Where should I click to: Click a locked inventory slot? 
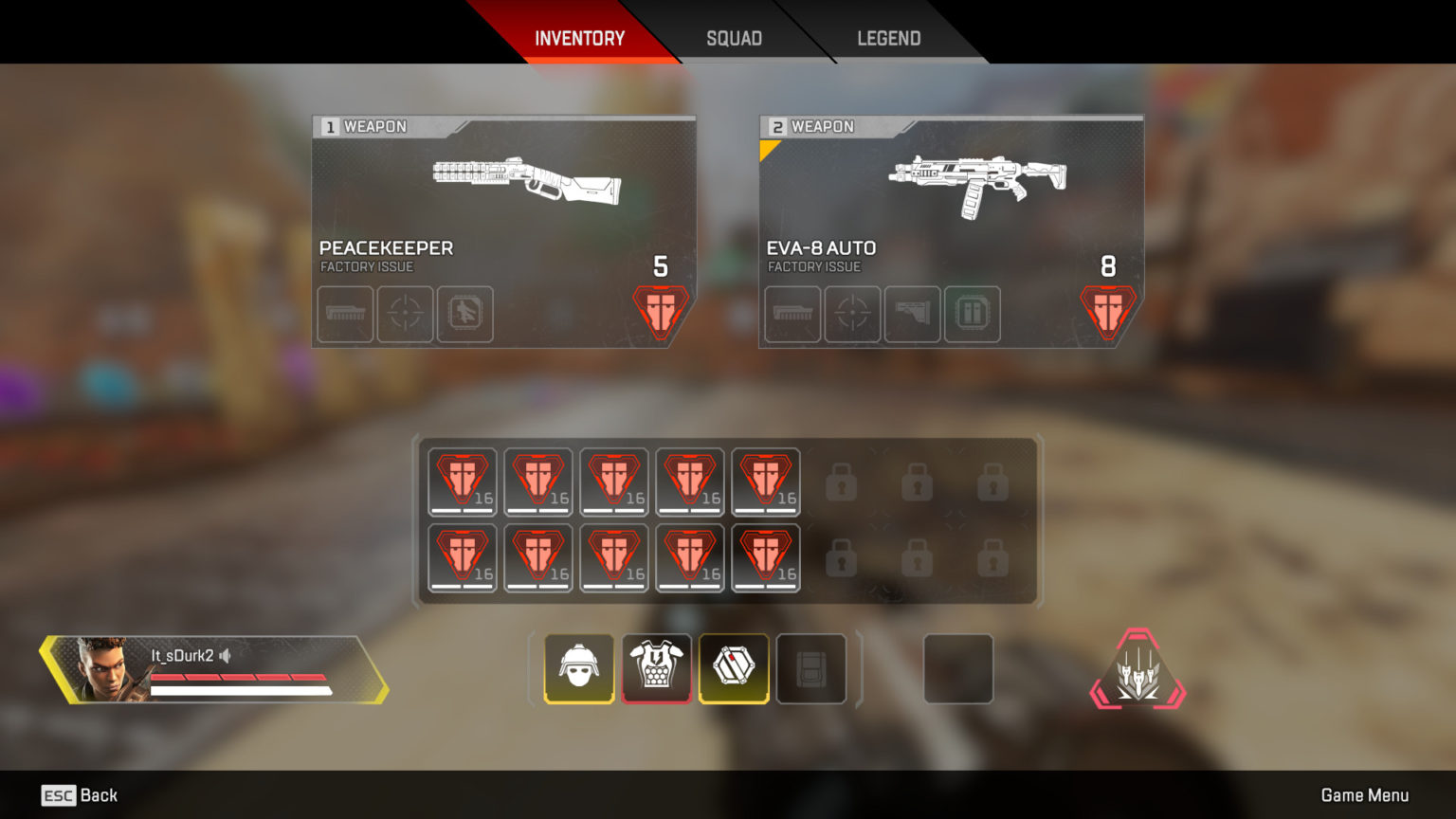coord(842,483)
